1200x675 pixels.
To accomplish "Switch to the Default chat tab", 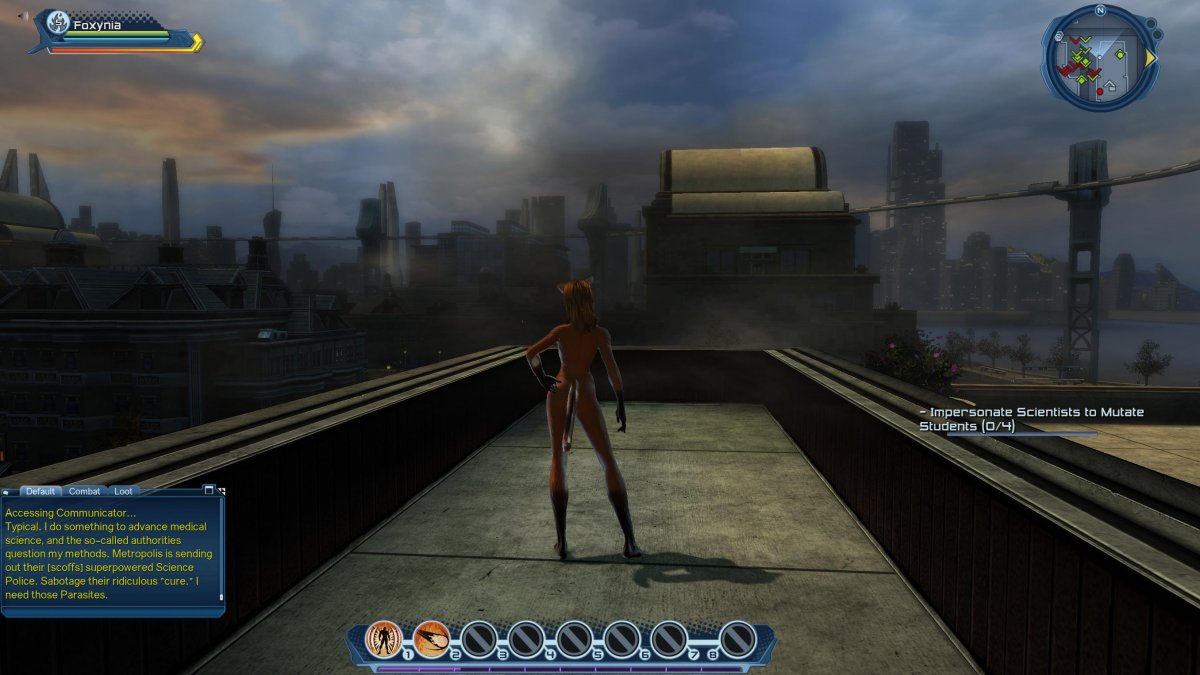I will [40, 491].
